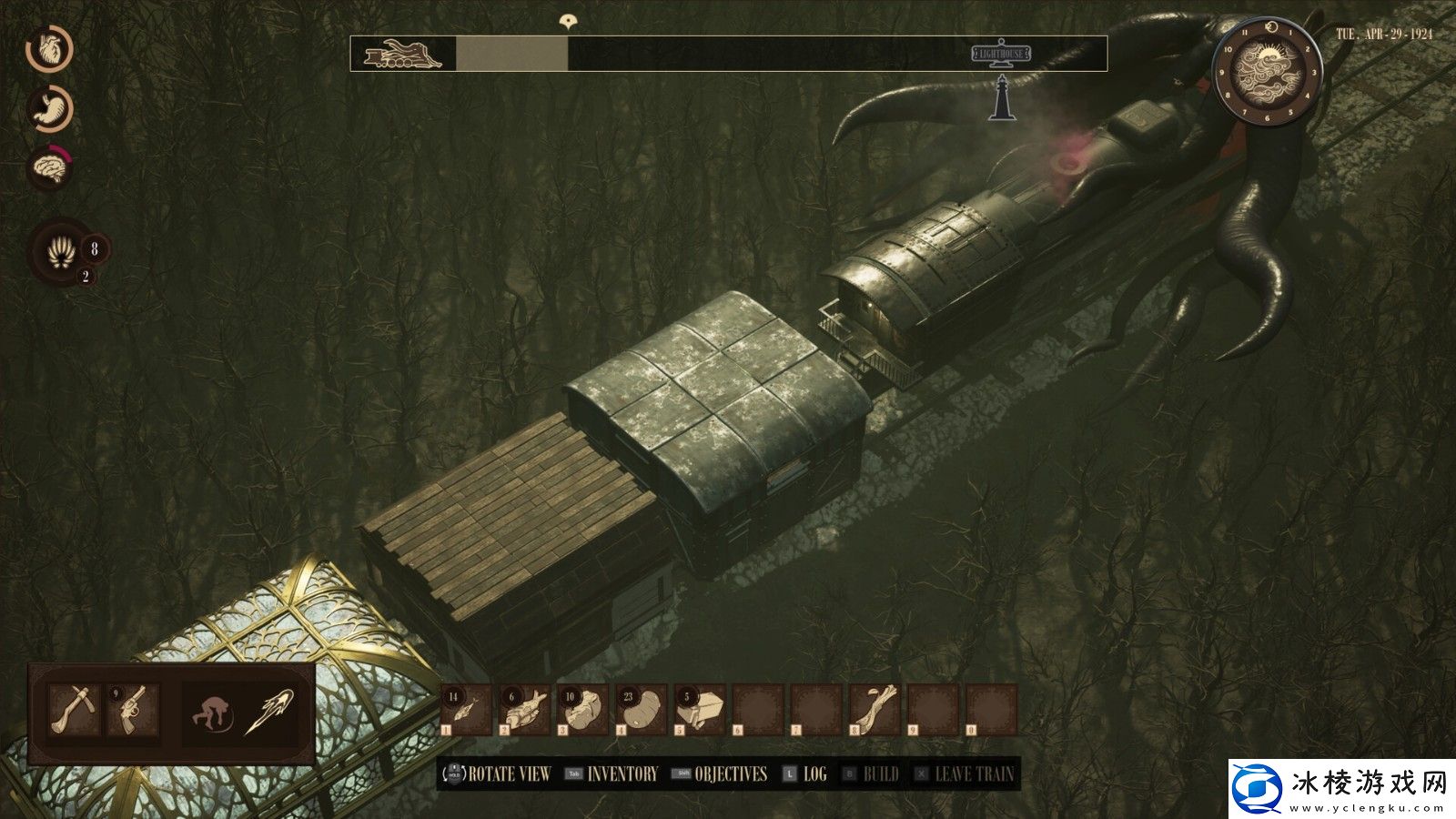The height and width of the screenshot is (819, 1456).
Task: Equip the revolver weapon slot
Action: click(133, 710)
